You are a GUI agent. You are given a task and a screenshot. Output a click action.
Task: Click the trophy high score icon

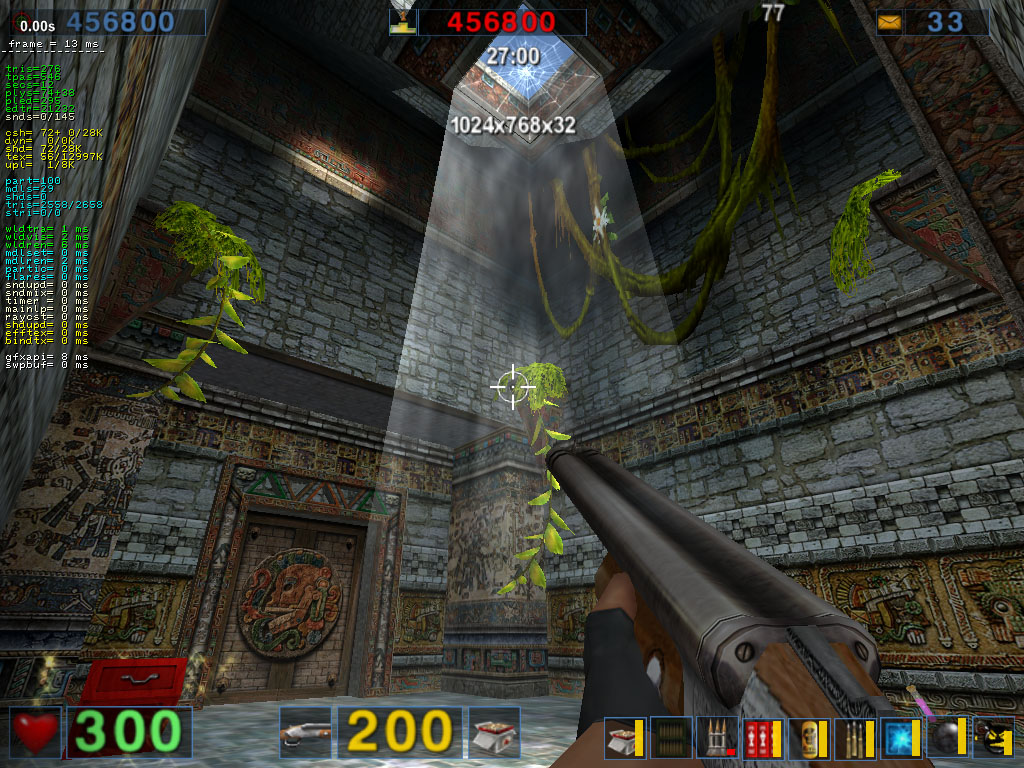[402, 20]
